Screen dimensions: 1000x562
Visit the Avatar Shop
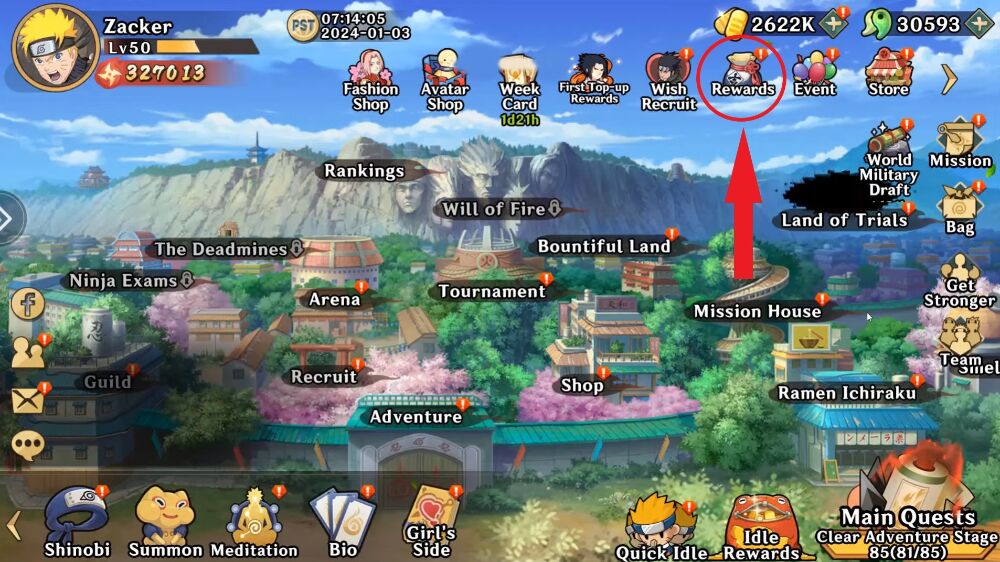pos(445,78)
